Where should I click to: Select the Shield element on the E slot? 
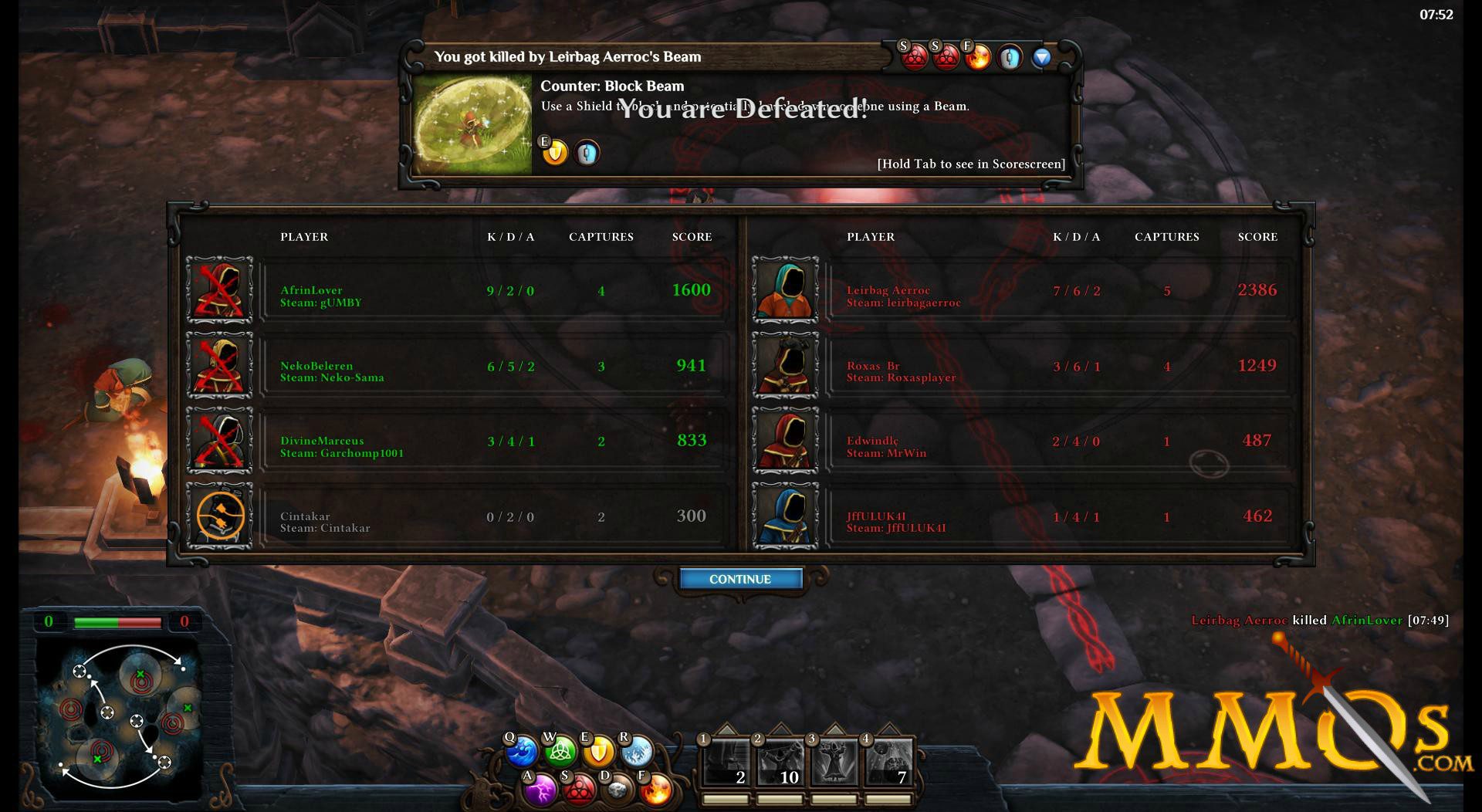coord(598,753)
